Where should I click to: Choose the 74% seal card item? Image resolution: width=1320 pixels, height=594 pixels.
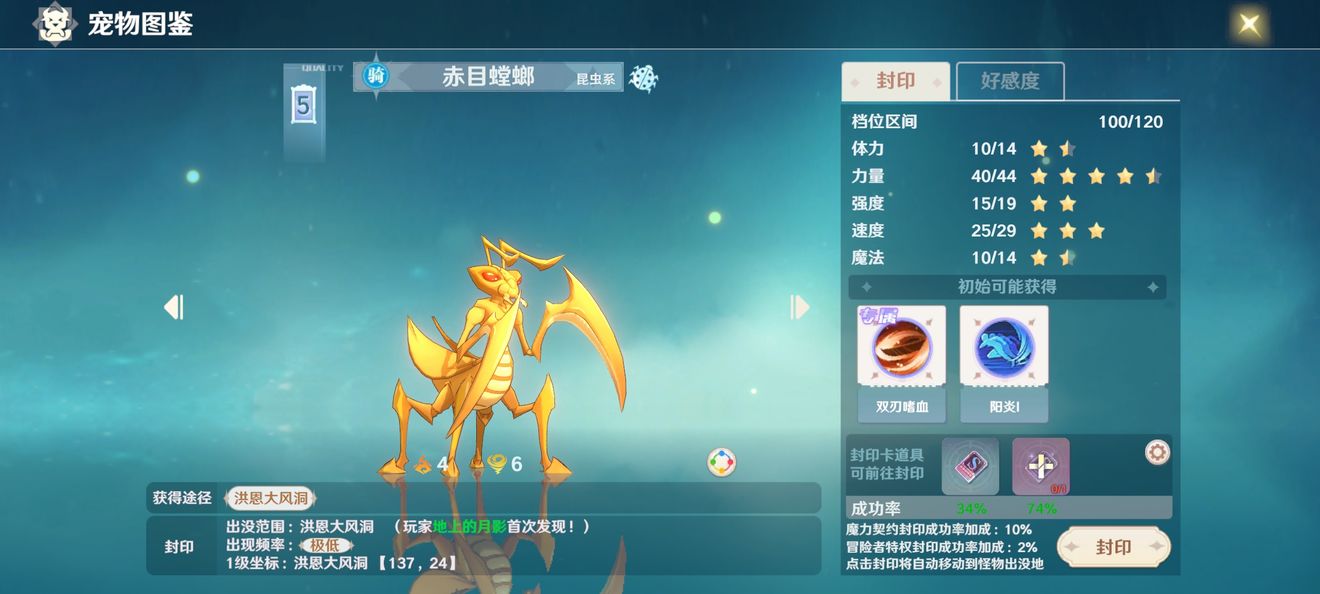[1041, 466]
